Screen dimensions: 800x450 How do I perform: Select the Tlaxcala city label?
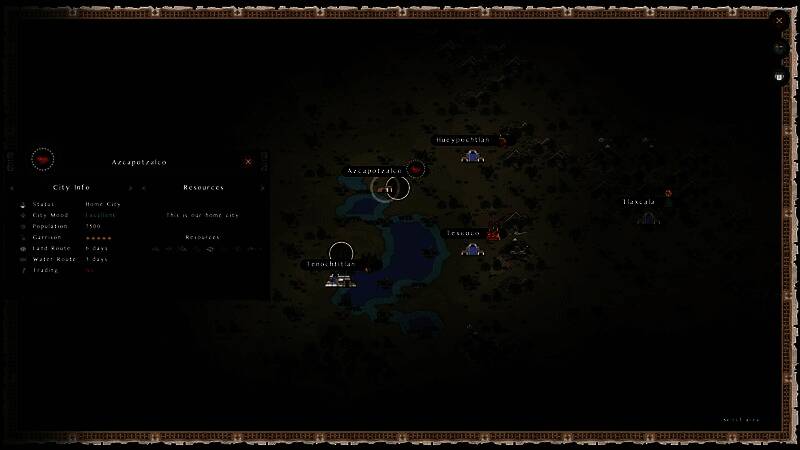click(639, 202)
